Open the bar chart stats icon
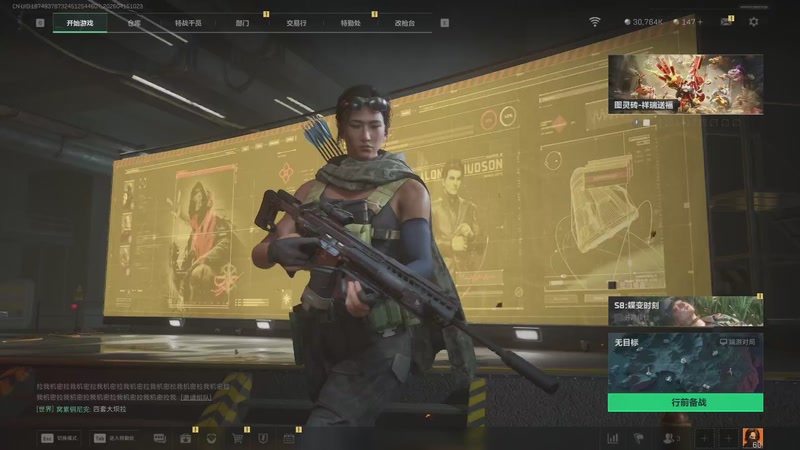Viewport: 800px width, 450px height. point(613,438)
